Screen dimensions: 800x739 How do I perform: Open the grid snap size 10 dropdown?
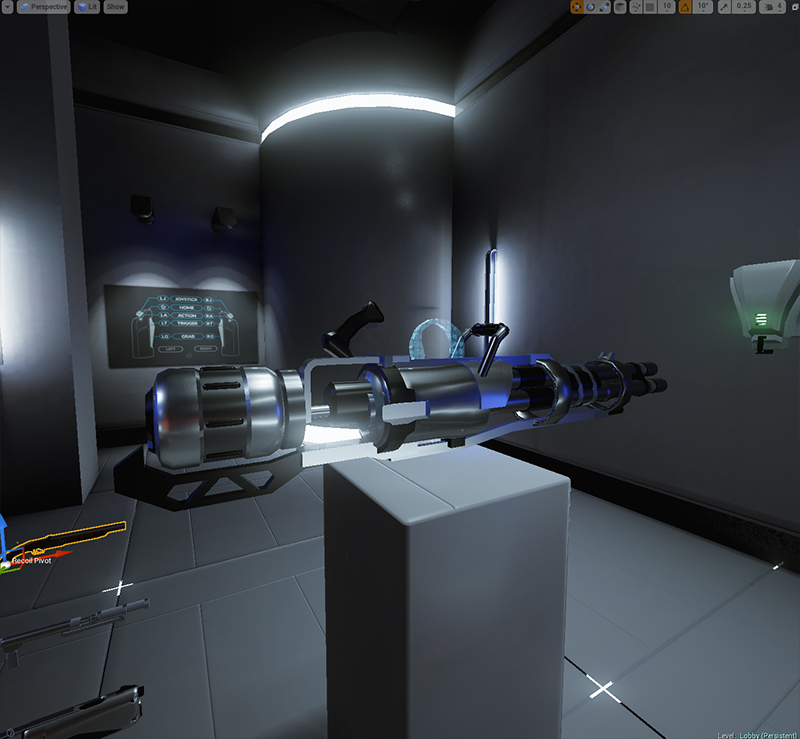668,6
